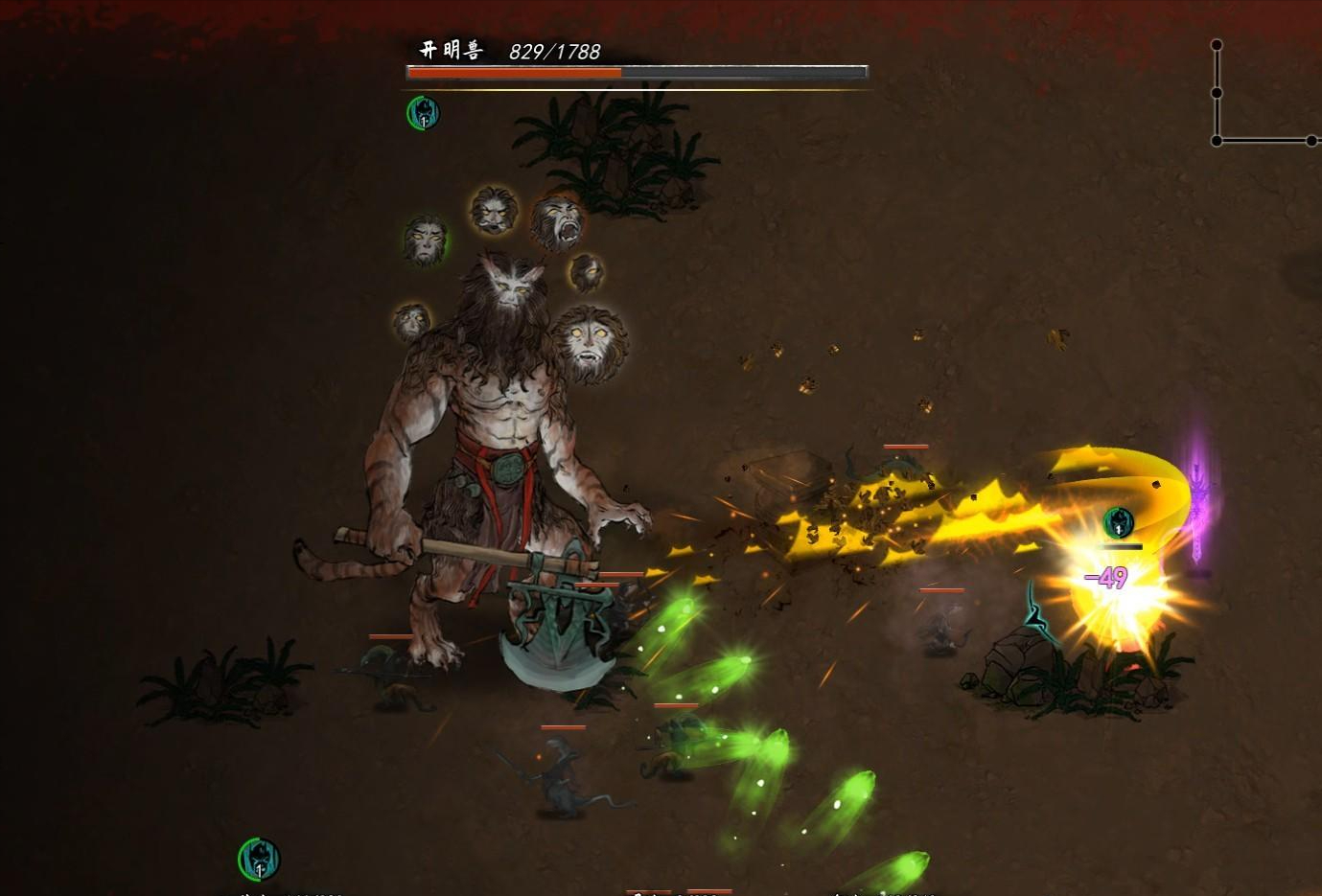Viewport: 1322px width, 896px height.
Task: Open the room-node minimap
Action: tap(1264, 95)
